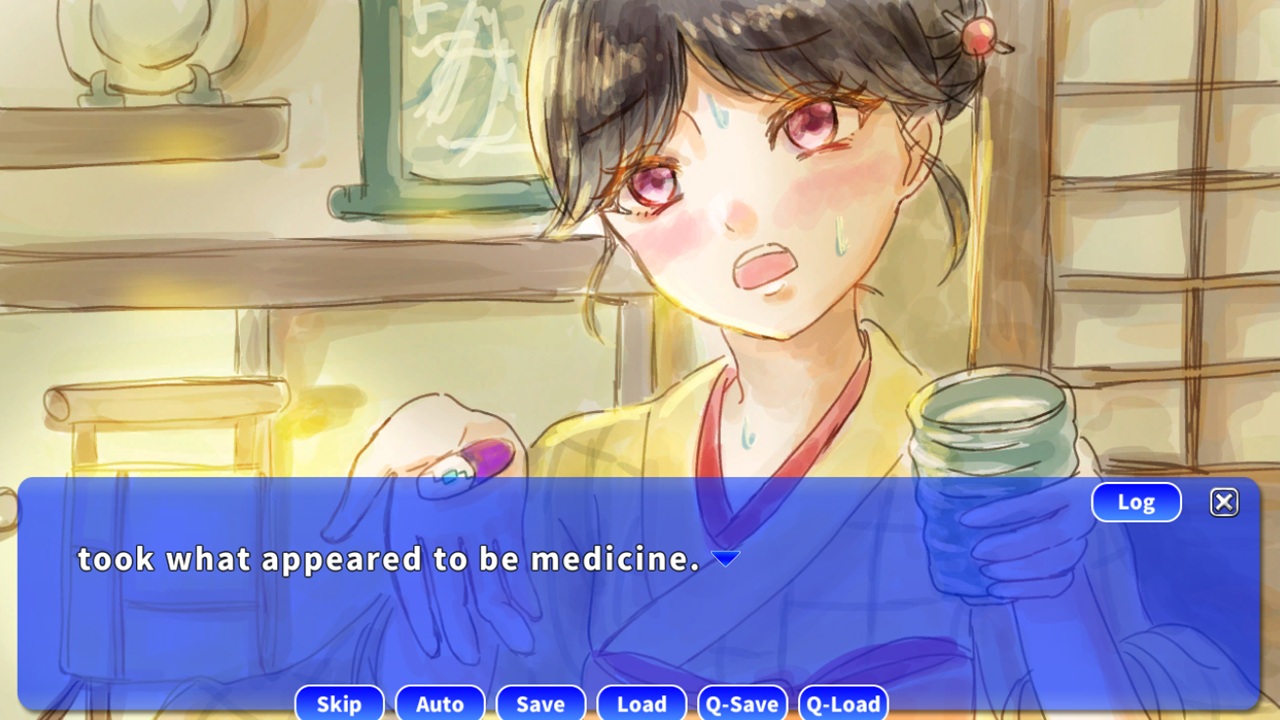Start skipping read text via Skip
1280x720 pixels.
[339, 704]
